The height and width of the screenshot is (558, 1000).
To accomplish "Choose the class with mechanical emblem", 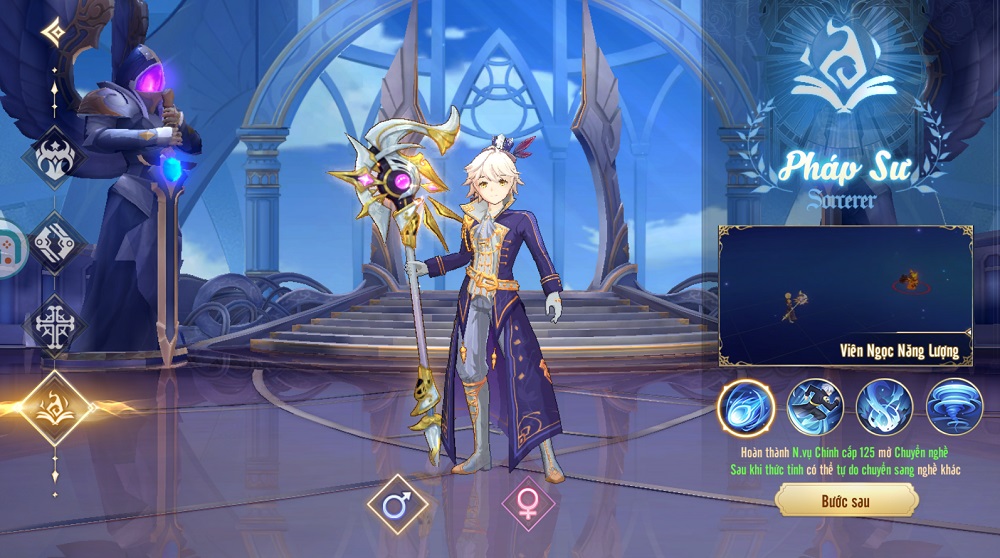I will pyautogui.click(x=55, y=241).
